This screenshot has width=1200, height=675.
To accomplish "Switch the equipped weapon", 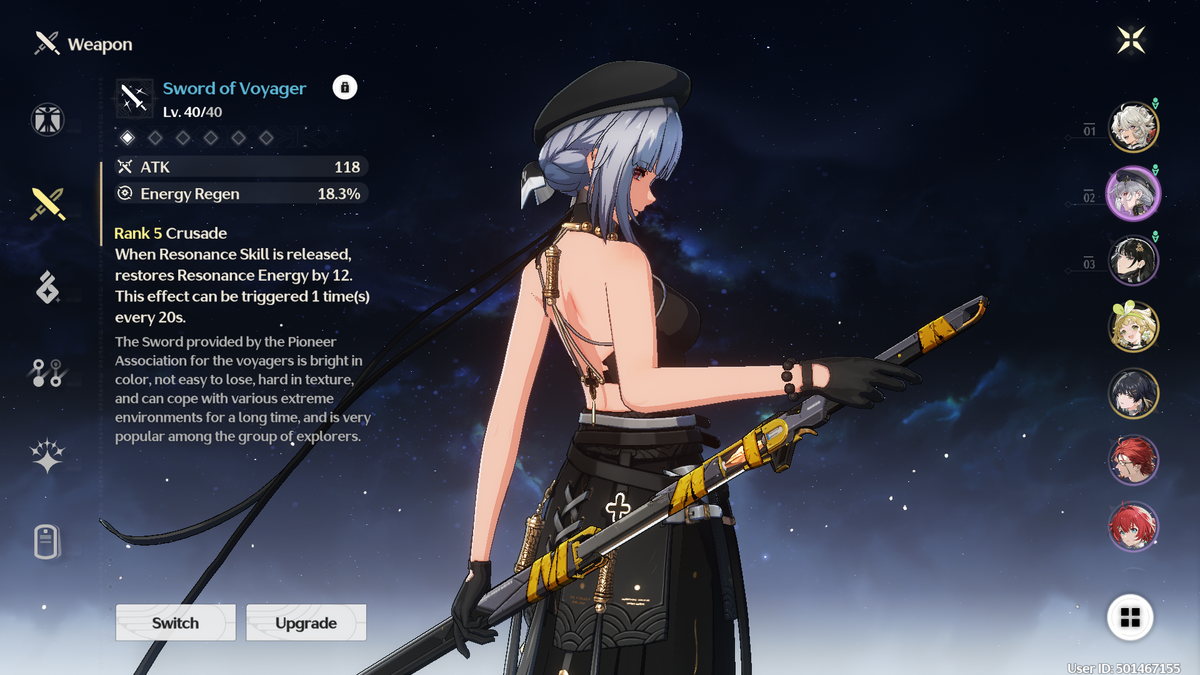I will pyautogui.click(x=176, y=622).
